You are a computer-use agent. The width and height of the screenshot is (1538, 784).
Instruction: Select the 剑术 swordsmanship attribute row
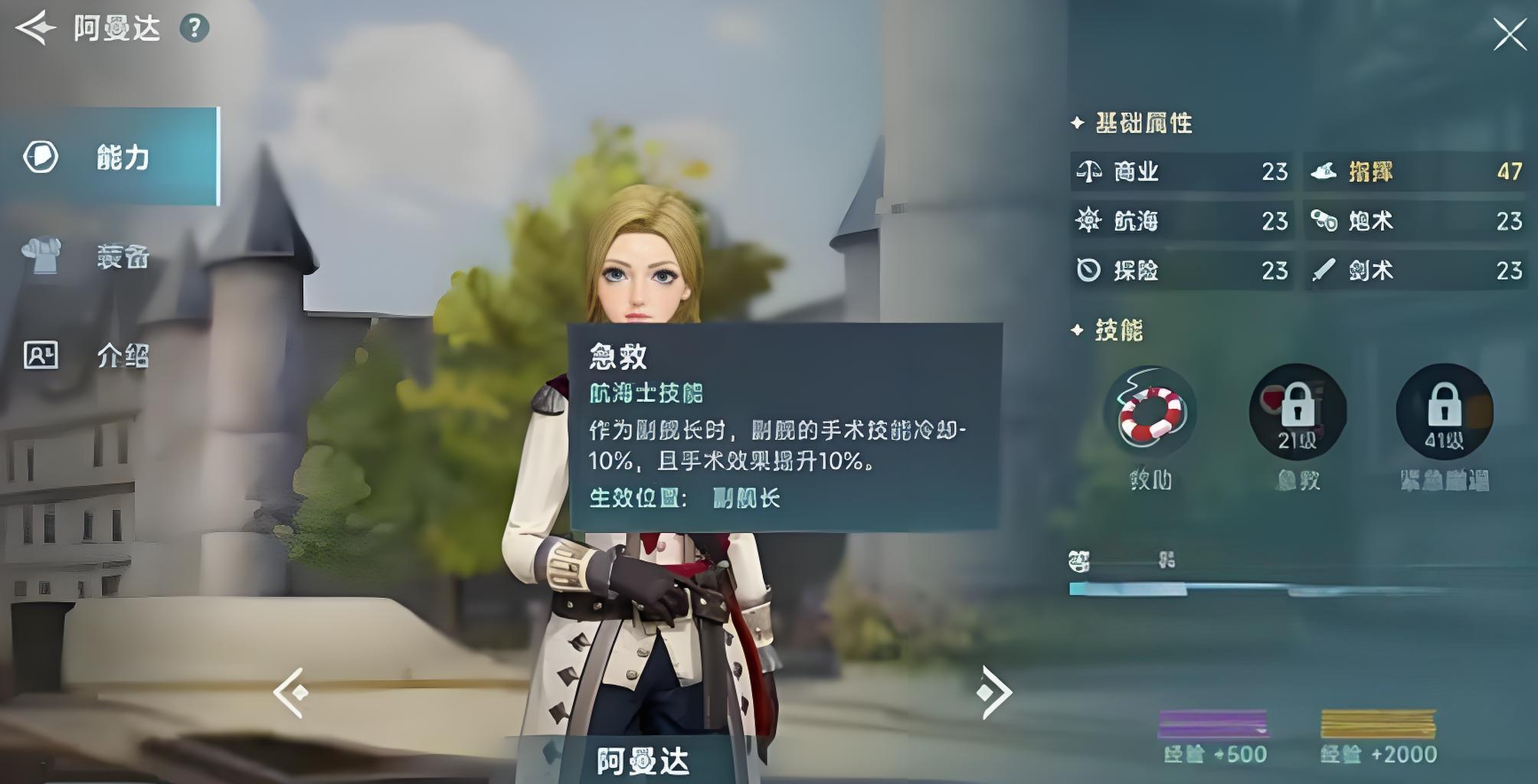point(1417,270)
